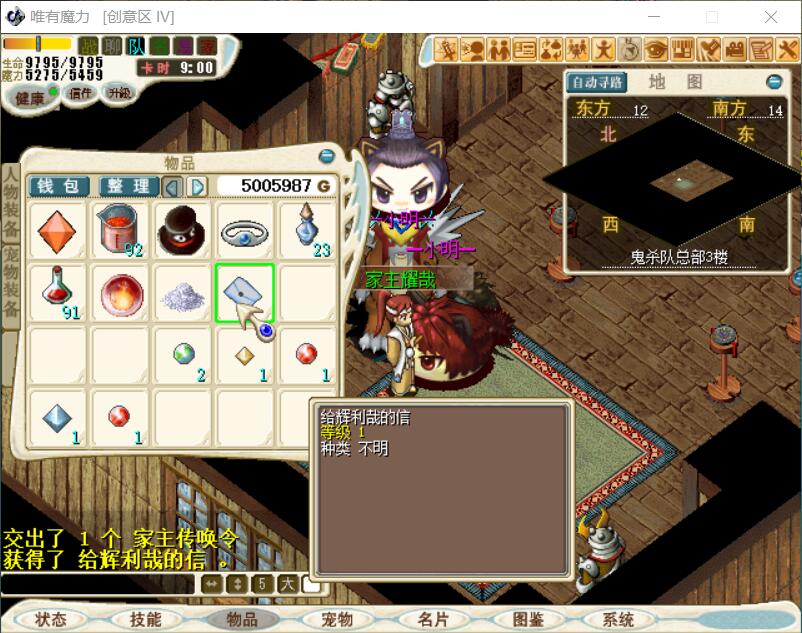Click the 整理 sort items button

click(x=128, y=186)
